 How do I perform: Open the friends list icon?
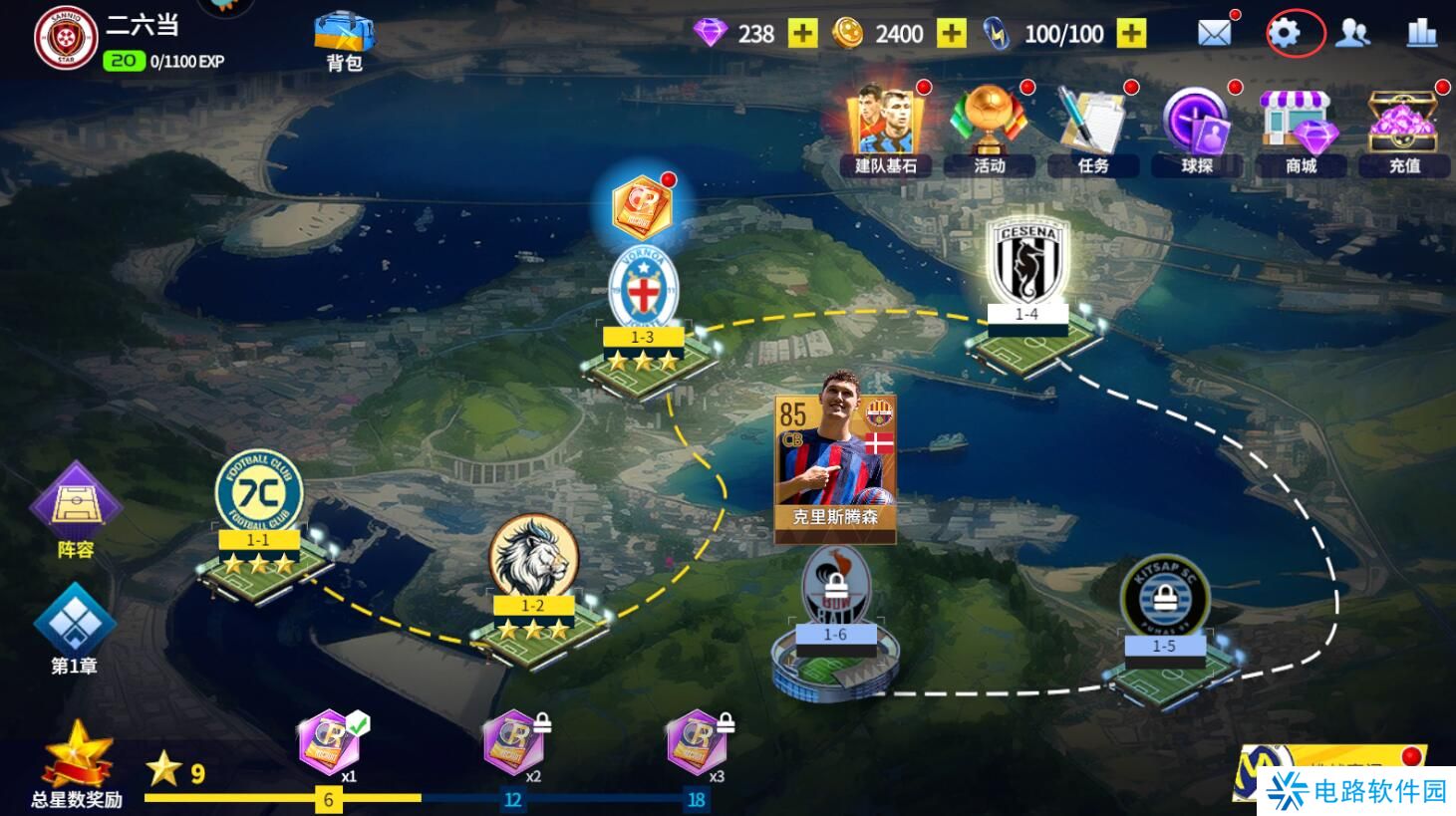click(x=1352, y=34)
